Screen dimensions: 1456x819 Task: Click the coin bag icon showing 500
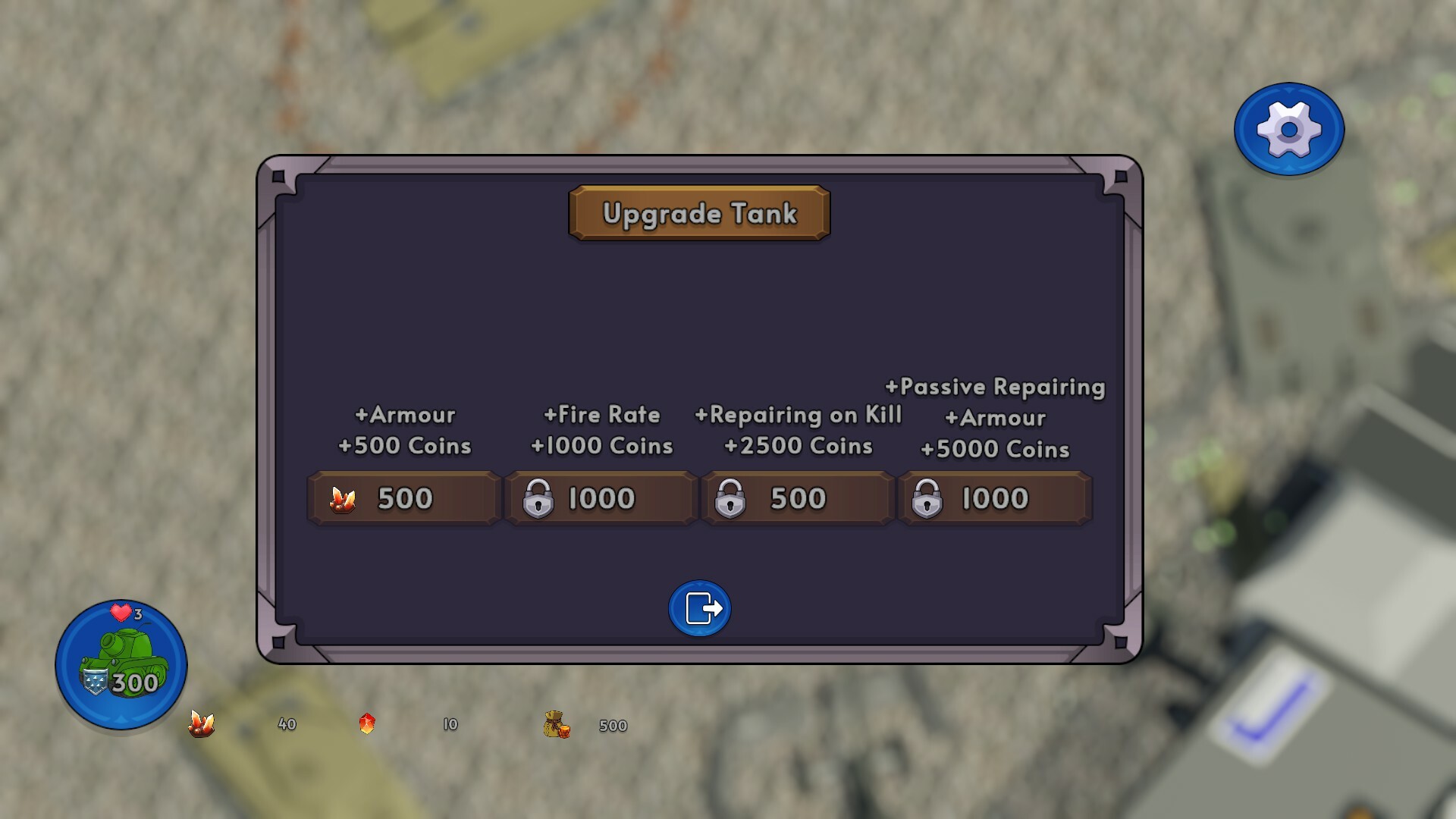pos(556,724)
